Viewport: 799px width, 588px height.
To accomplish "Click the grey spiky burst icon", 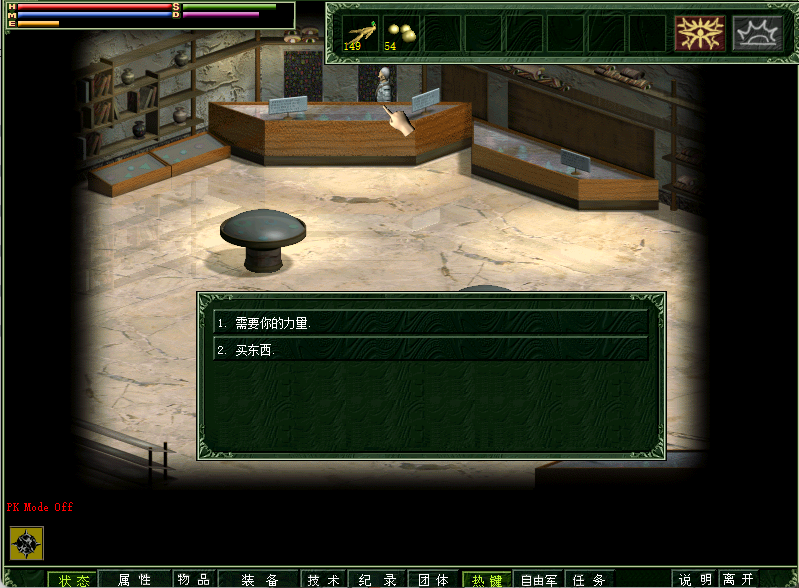I will [758, 33].
